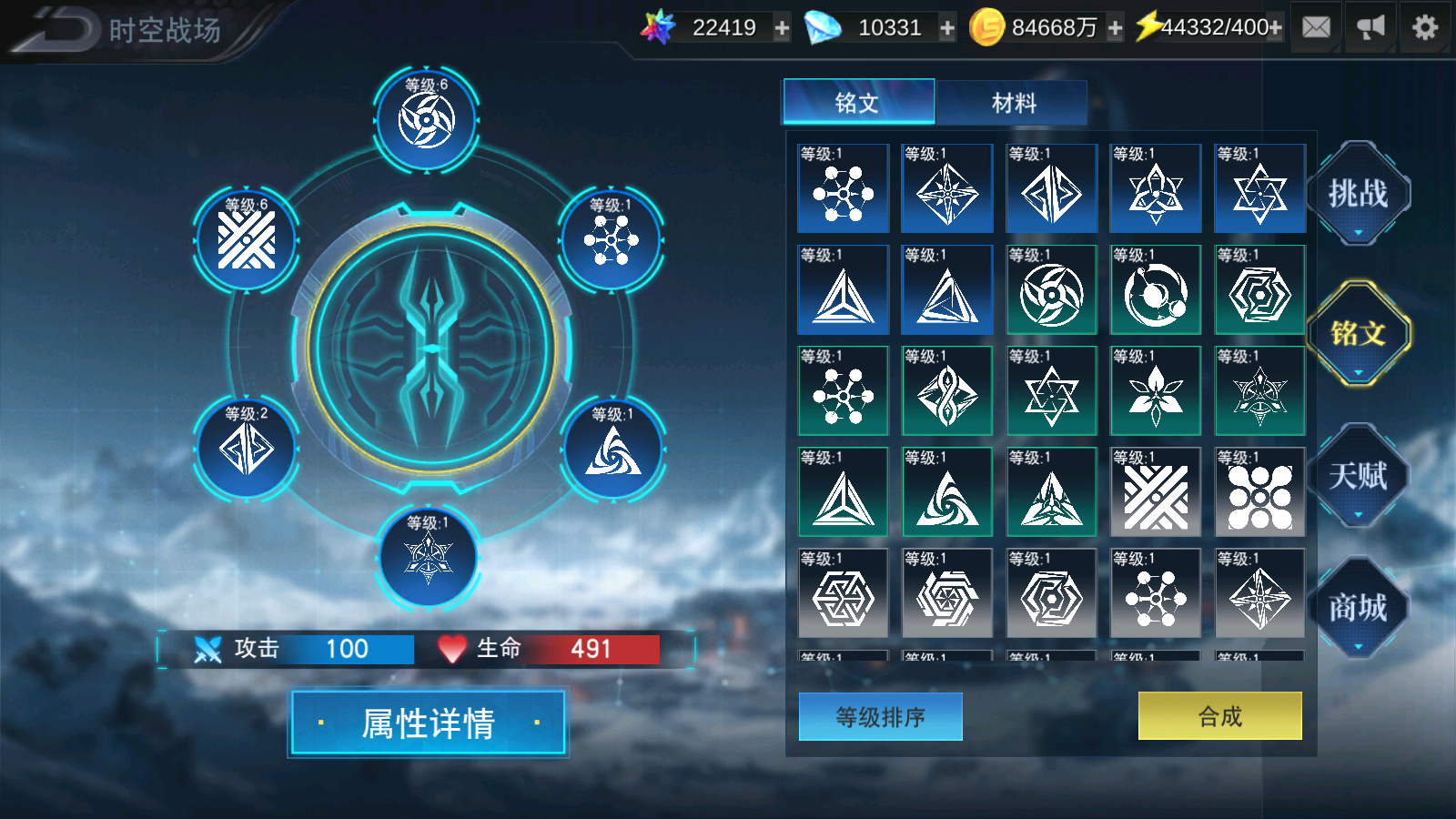Open the 挑战 sidebar panel
This screenshot has width=1456, height=819.
pos(1360,192)
